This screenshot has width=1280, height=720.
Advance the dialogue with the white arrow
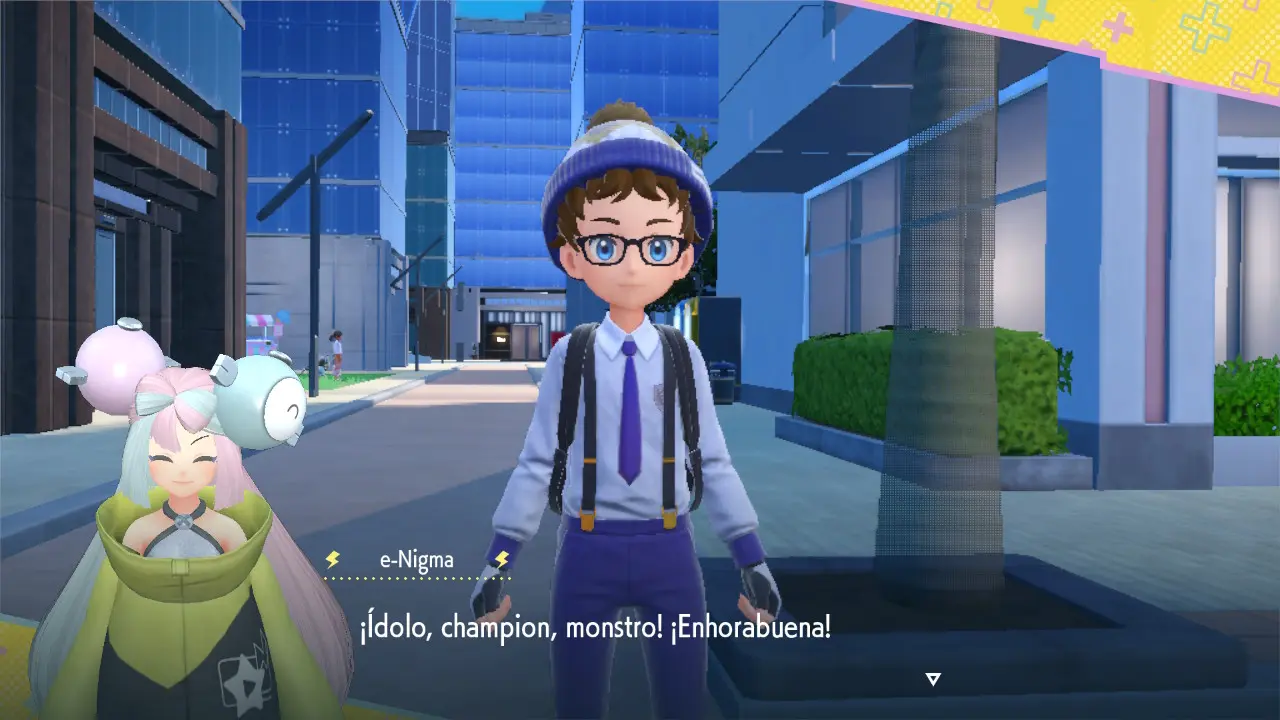click(x=933, y=679)
